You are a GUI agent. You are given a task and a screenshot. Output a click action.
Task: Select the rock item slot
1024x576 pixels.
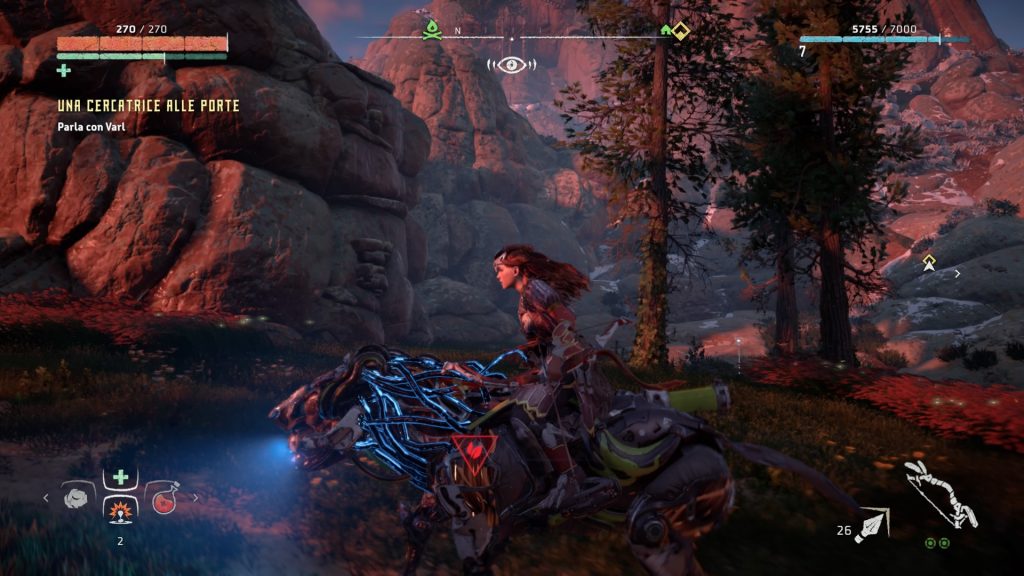[x=76, y=497]
